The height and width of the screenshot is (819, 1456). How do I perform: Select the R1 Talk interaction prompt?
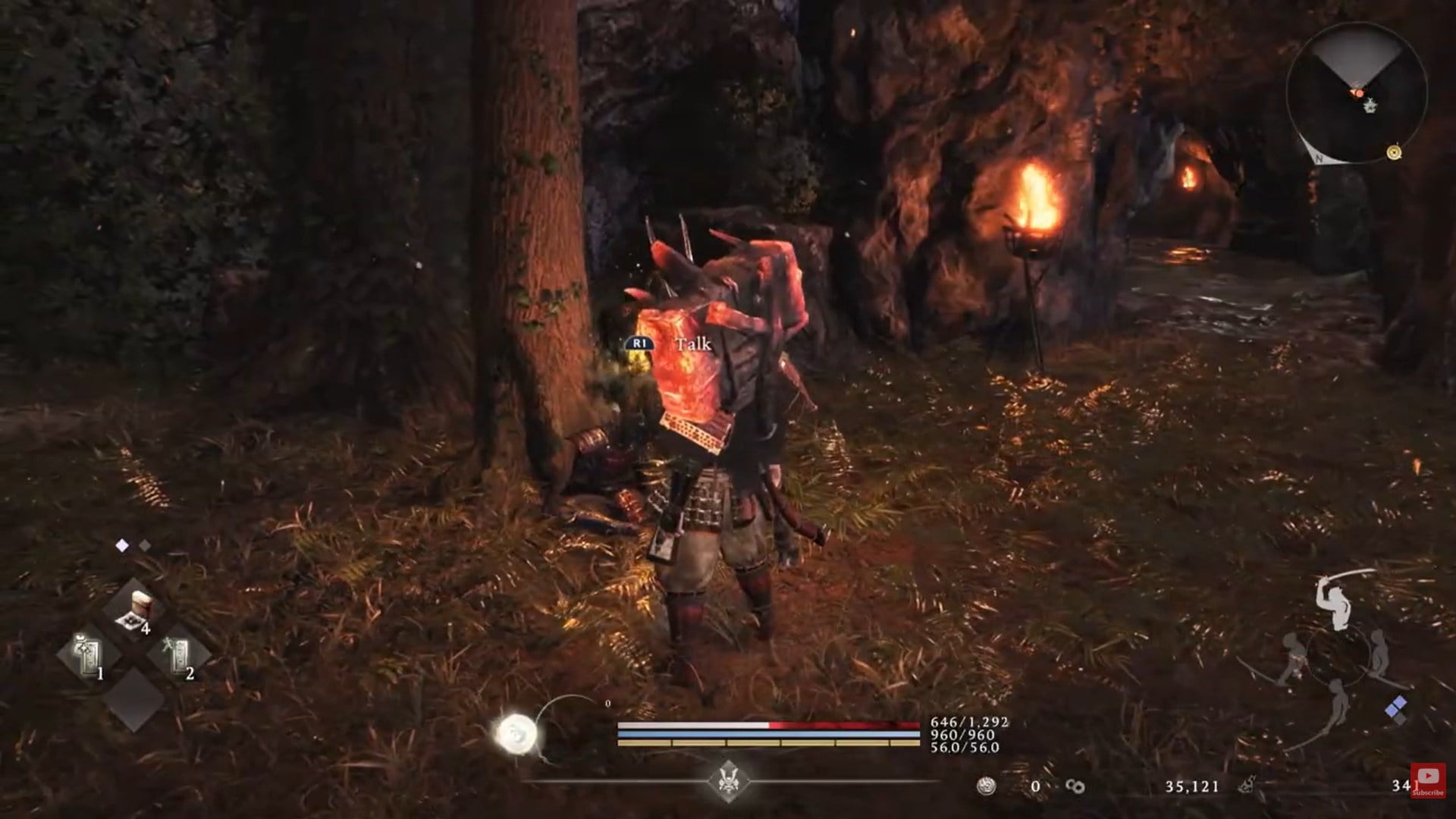coord(667,344)
